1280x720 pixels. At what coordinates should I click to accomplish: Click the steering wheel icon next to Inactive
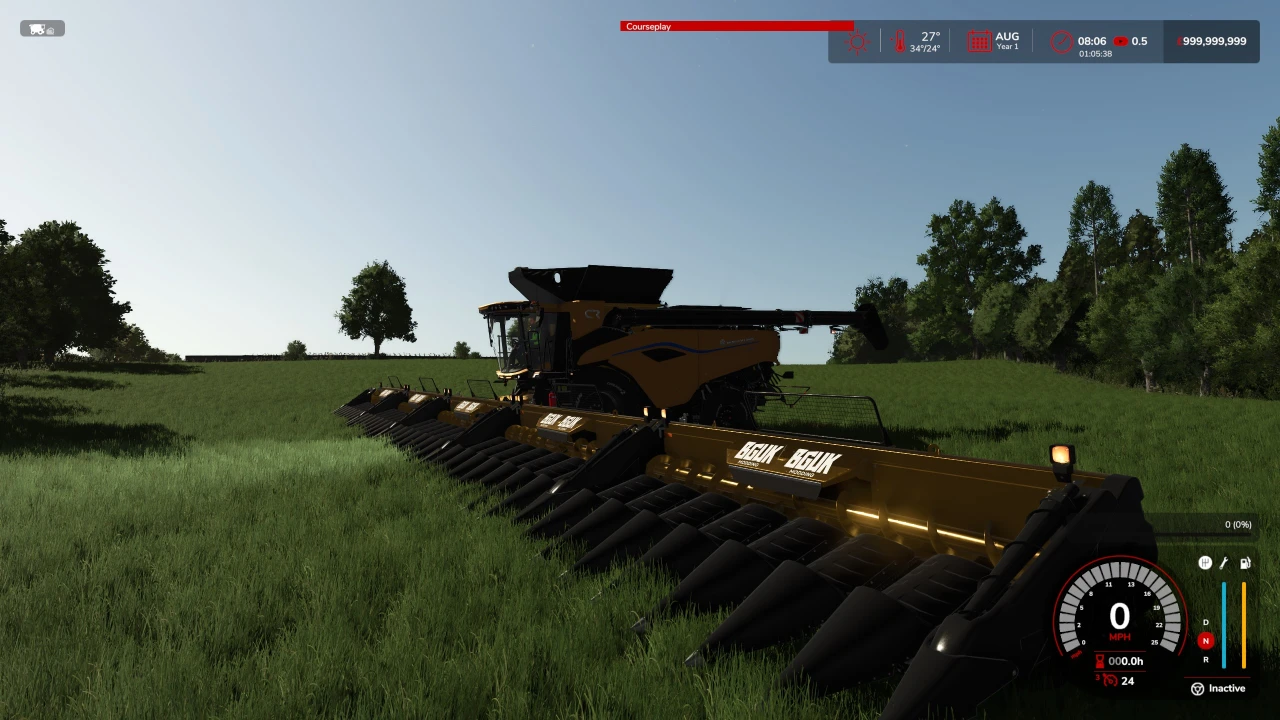pyautogui.click(x=1197, y=688)
